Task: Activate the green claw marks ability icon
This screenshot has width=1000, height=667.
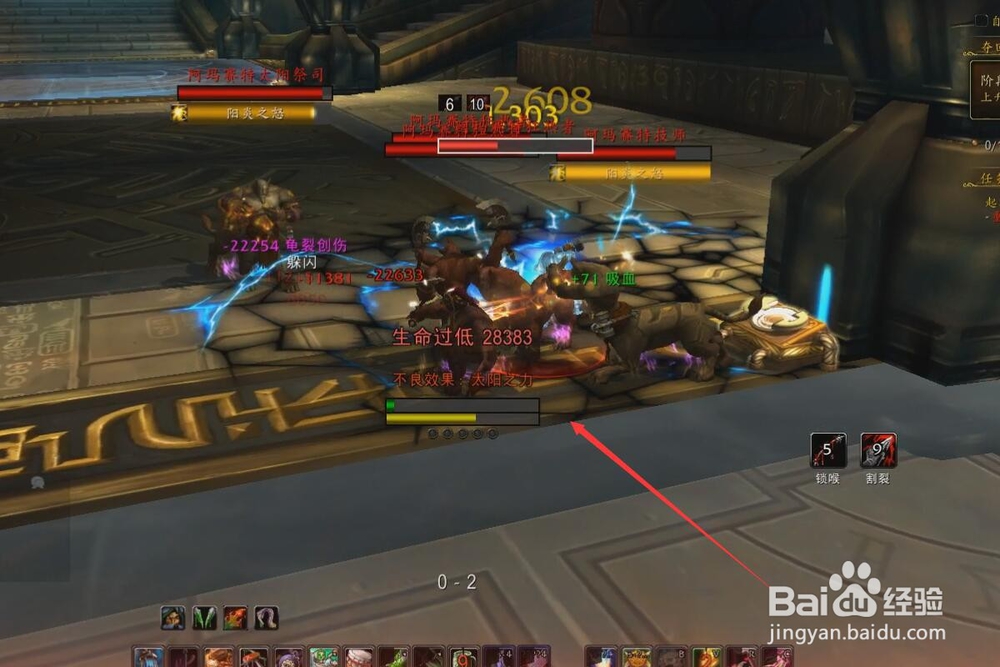Action: point(204,618)
